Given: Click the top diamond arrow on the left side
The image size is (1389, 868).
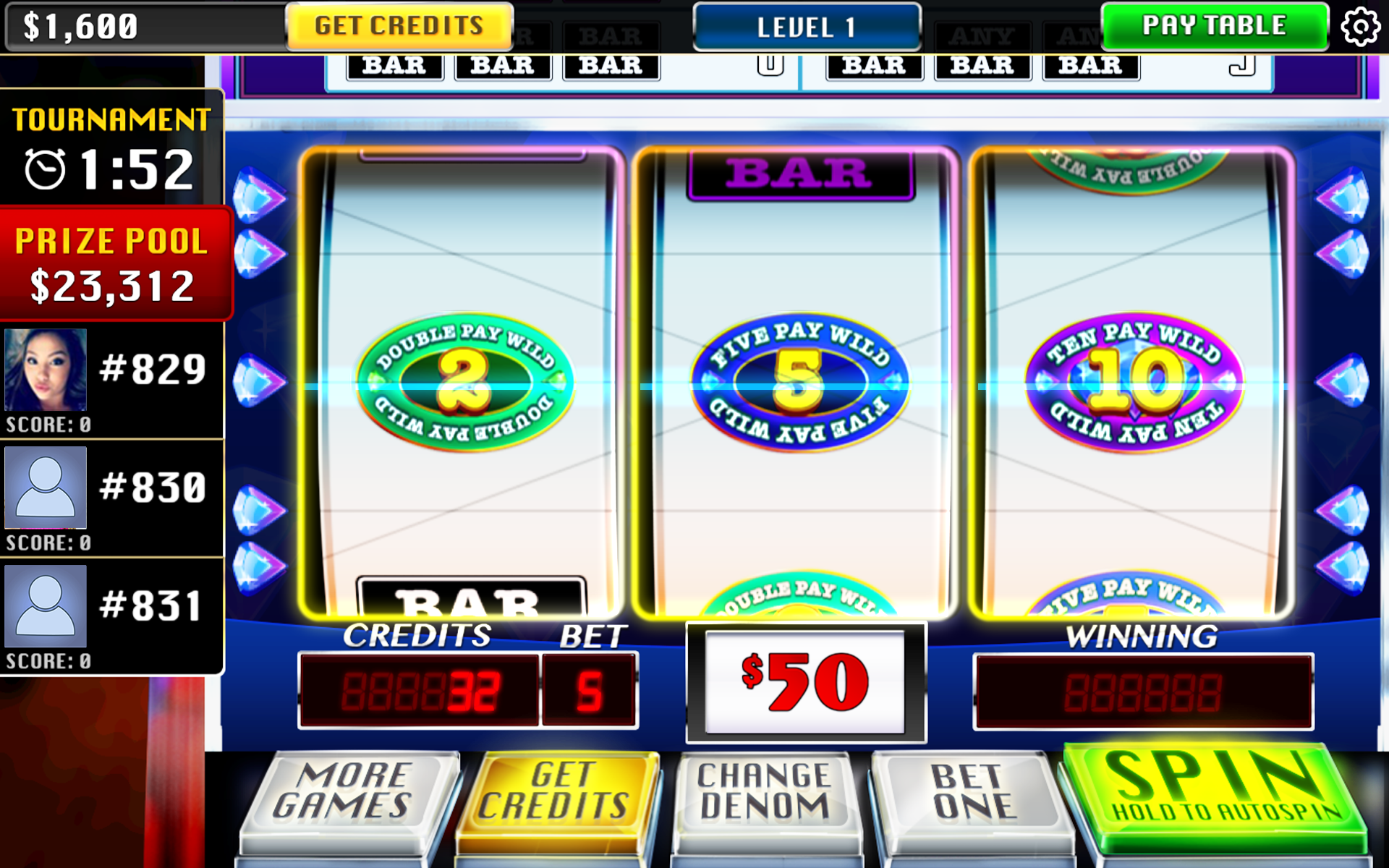Looking at the screenshot, I should [x=259, y=194].
